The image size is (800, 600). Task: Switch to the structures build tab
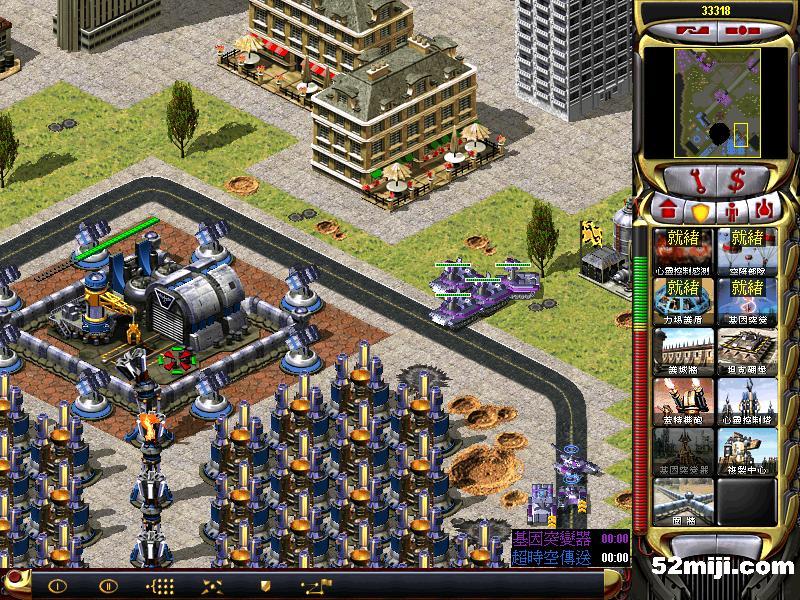click(666, 211)
